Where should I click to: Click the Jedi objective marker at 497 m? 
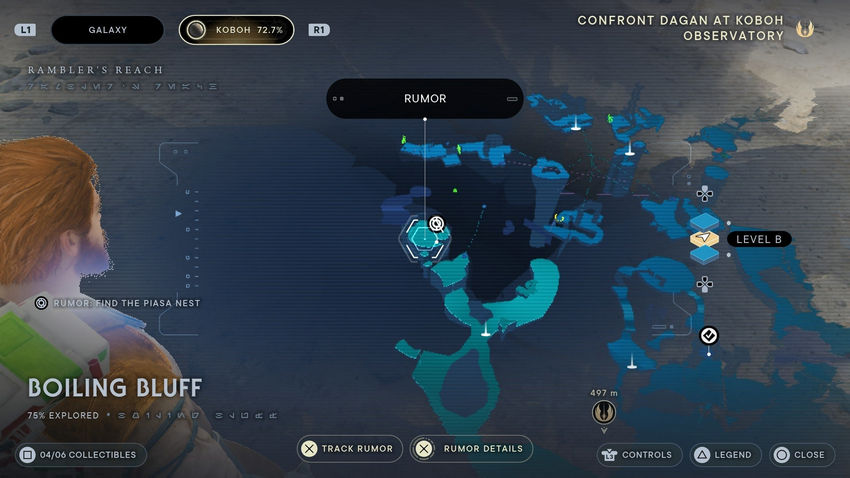coord(604,411)
